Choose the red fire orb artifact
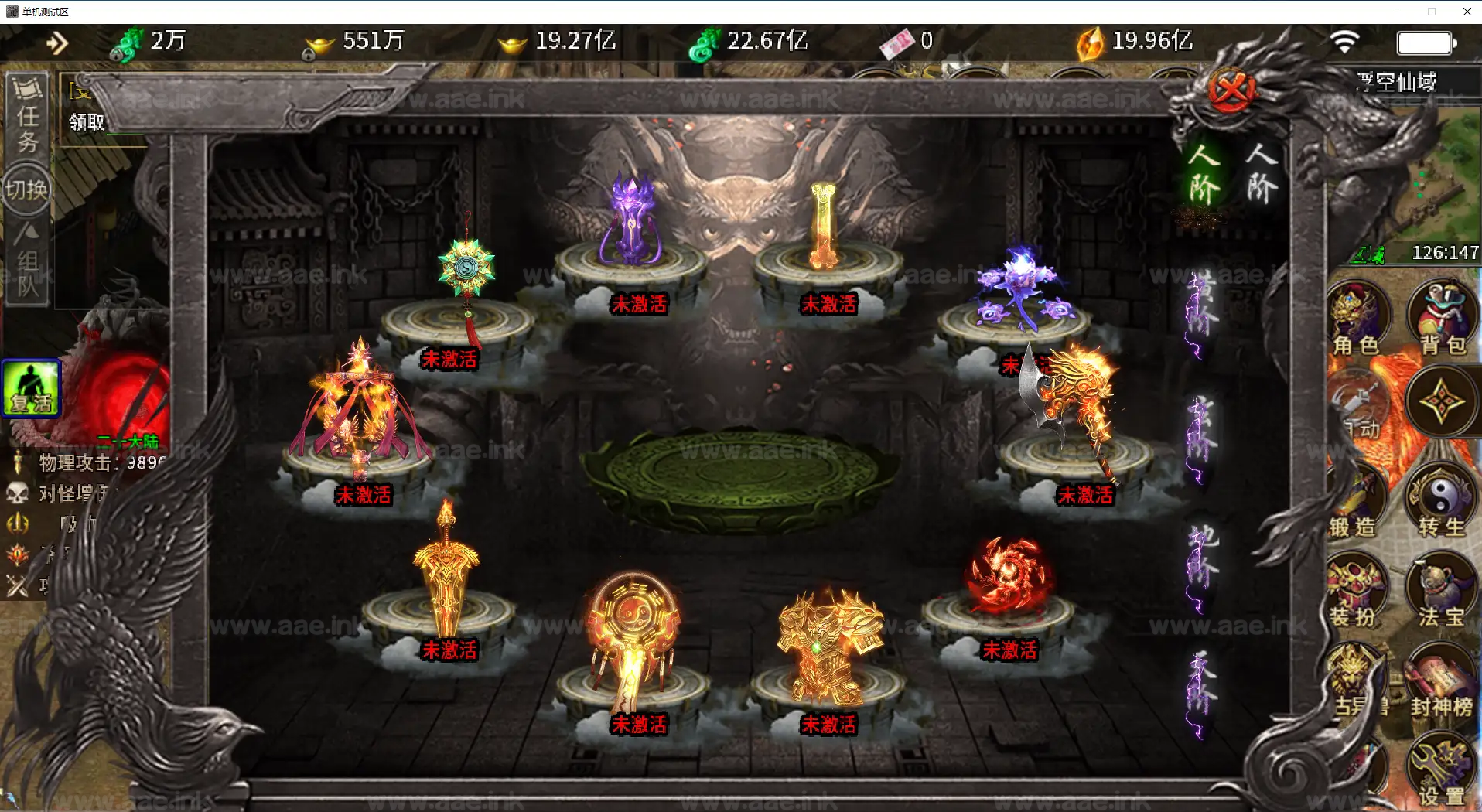The width and height of the screenshot is (1482, 812). (x=1007, y=576)
